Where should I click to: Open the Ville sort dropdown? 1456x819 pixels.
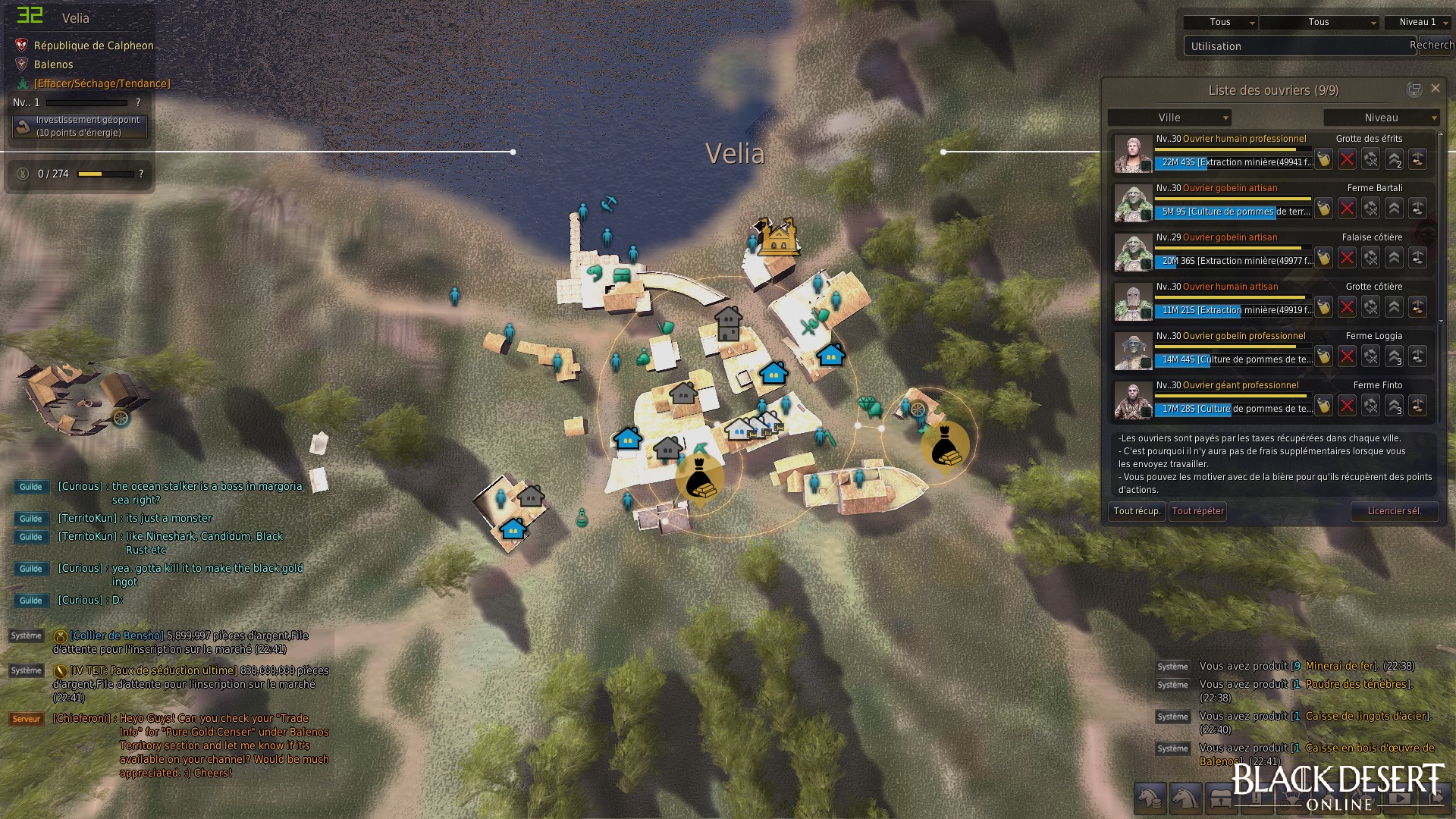1169,118
